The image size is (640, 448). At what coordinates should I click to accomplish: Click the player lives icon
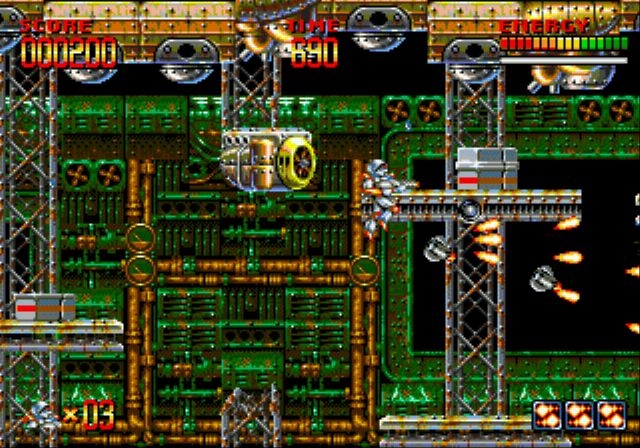point(43,413)
